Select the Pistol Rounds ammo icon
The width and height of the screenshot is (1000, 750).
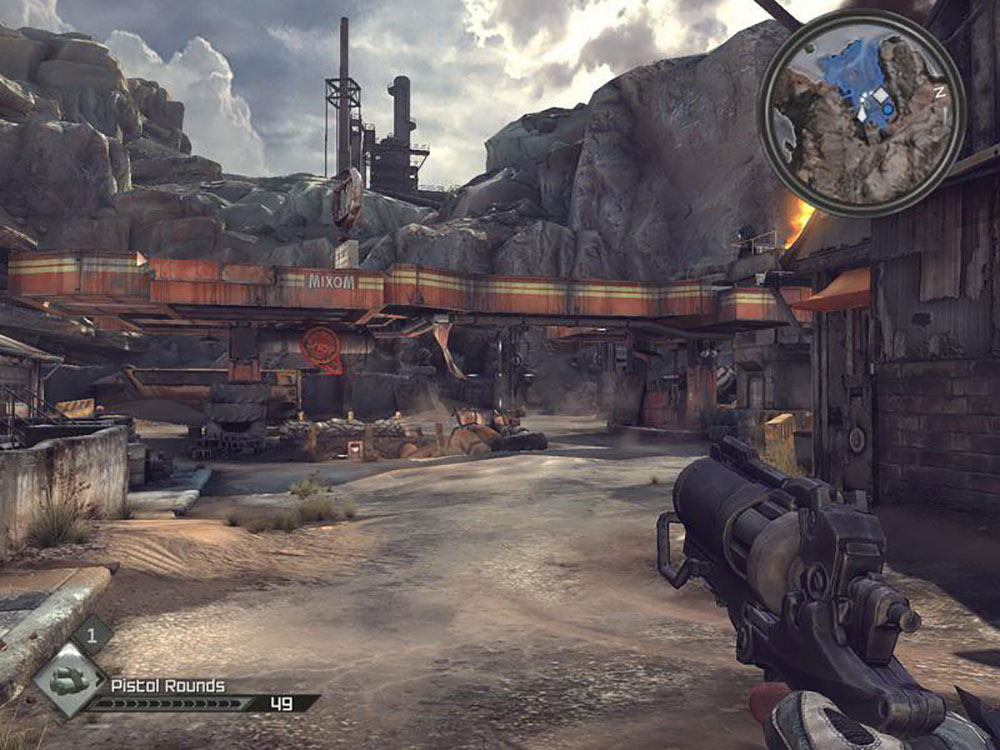coord(68,682)
